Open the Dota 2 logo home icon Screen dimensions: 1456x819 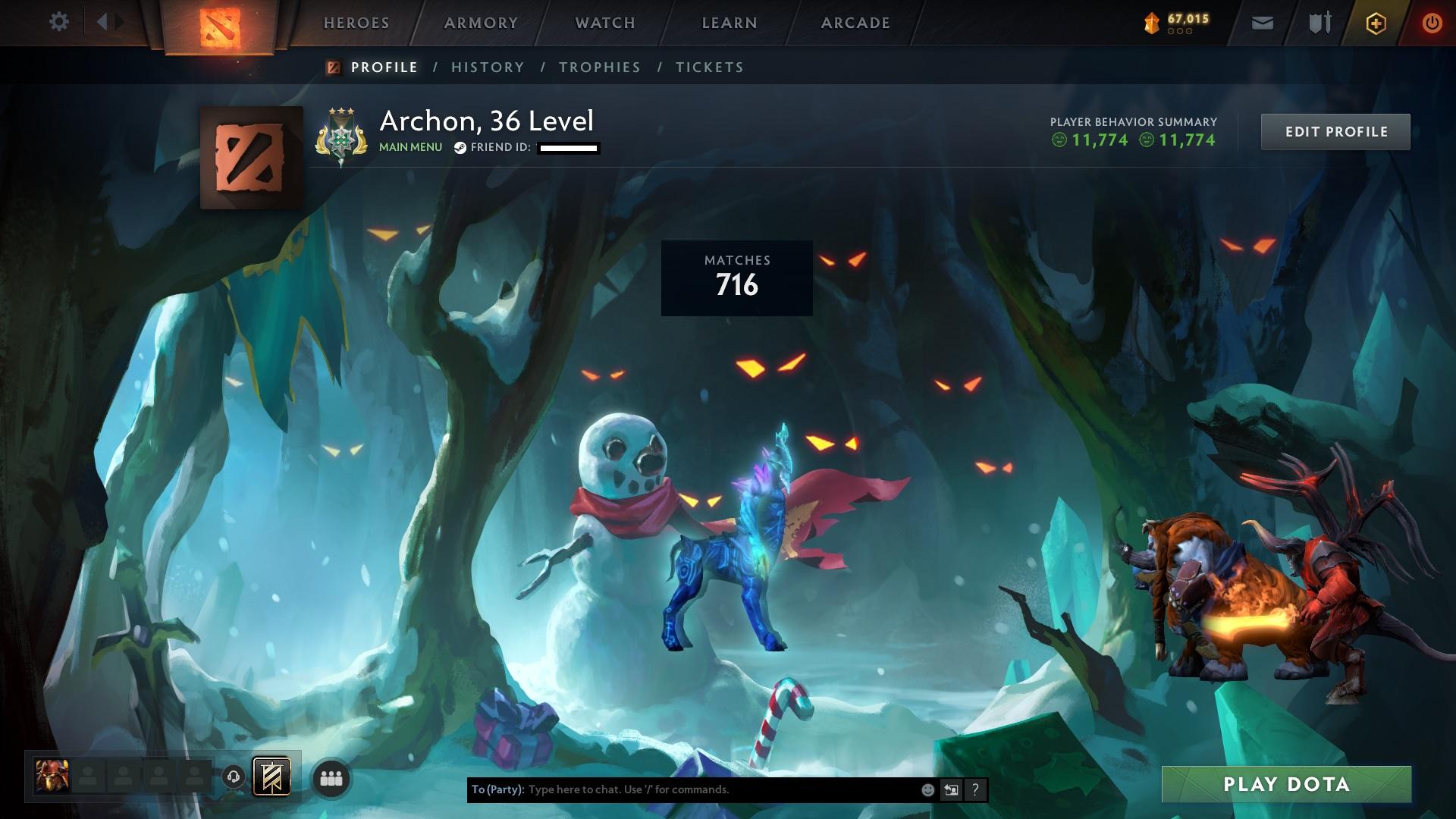221,23
